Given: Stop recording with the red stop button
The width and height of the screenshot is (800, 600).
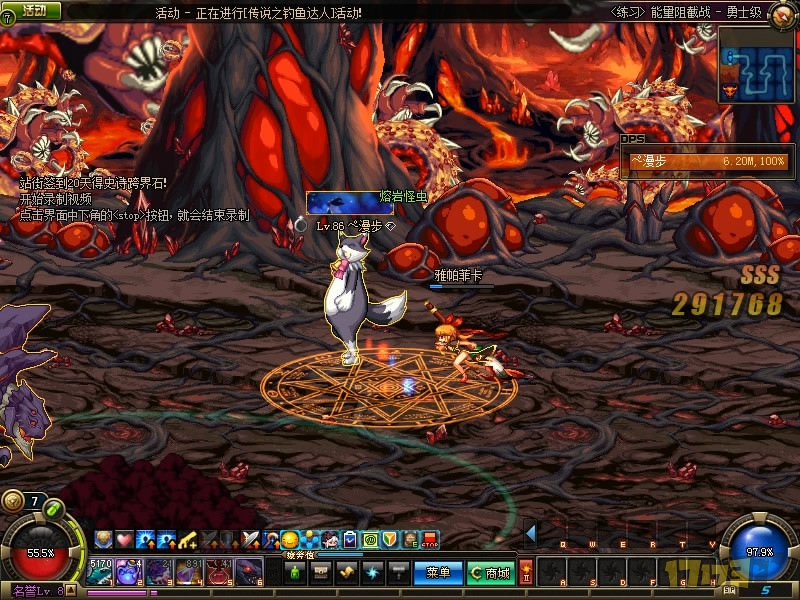Looking at the screenshot, I should click(429, 540).
